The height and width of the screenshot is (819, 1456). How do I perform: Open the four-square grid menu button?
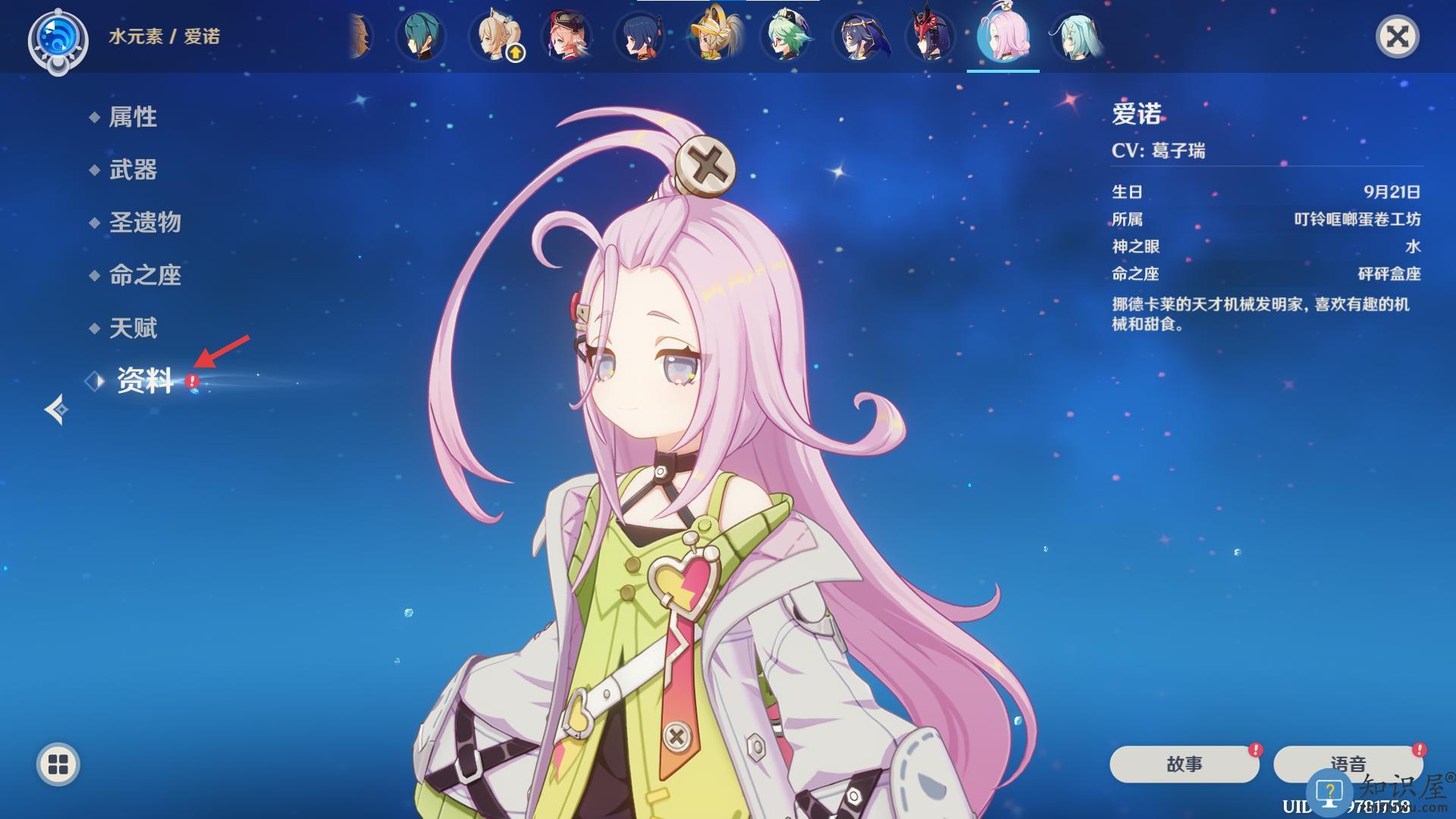pyautogui.click(x=58, y=764)
